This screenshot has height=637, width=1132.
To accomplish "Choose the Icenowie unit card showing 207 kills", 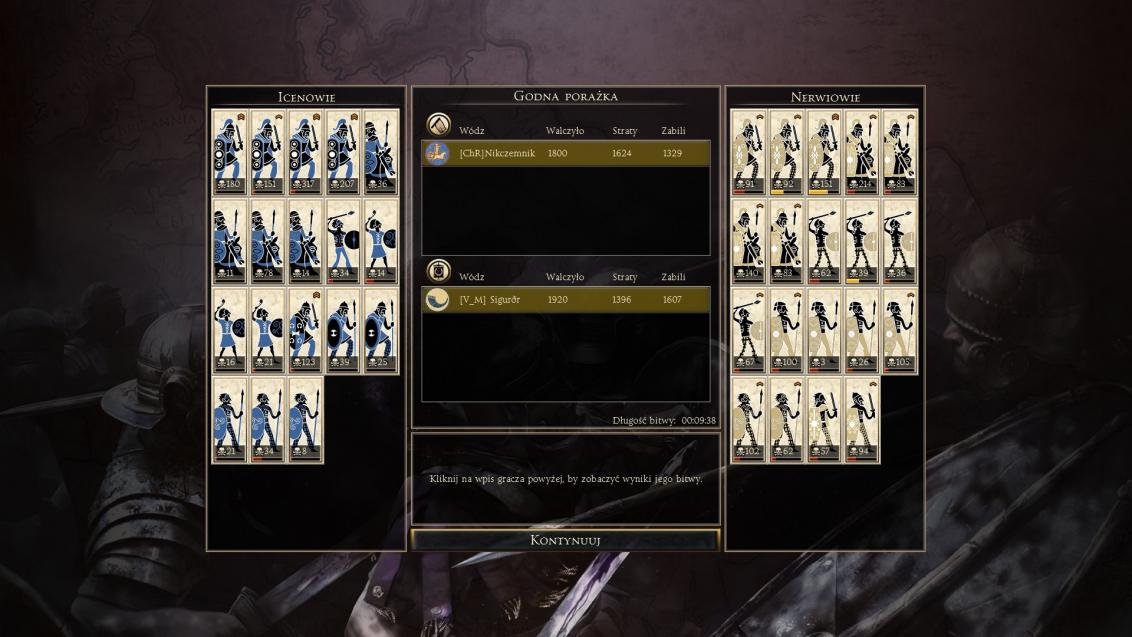I will (x=343, y=151).
